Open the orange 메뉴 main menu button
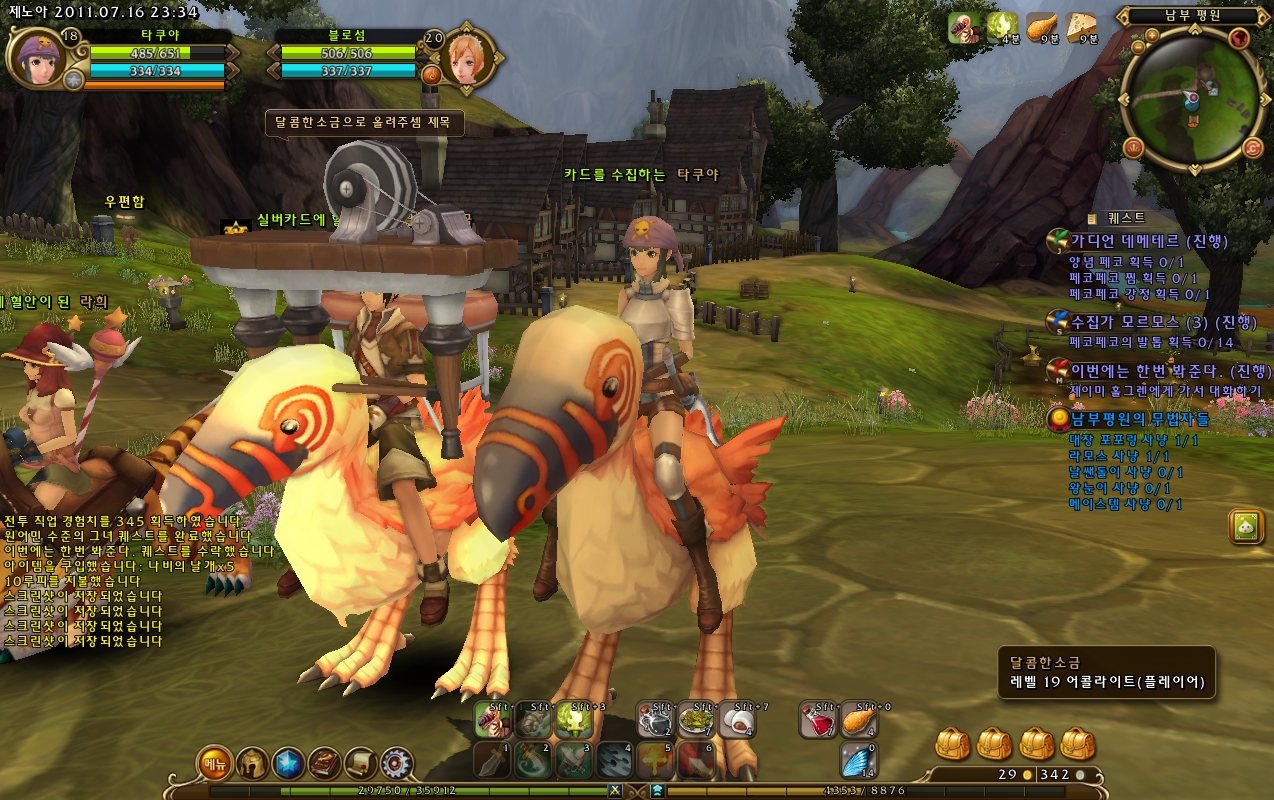 click(x=215, y=764)
